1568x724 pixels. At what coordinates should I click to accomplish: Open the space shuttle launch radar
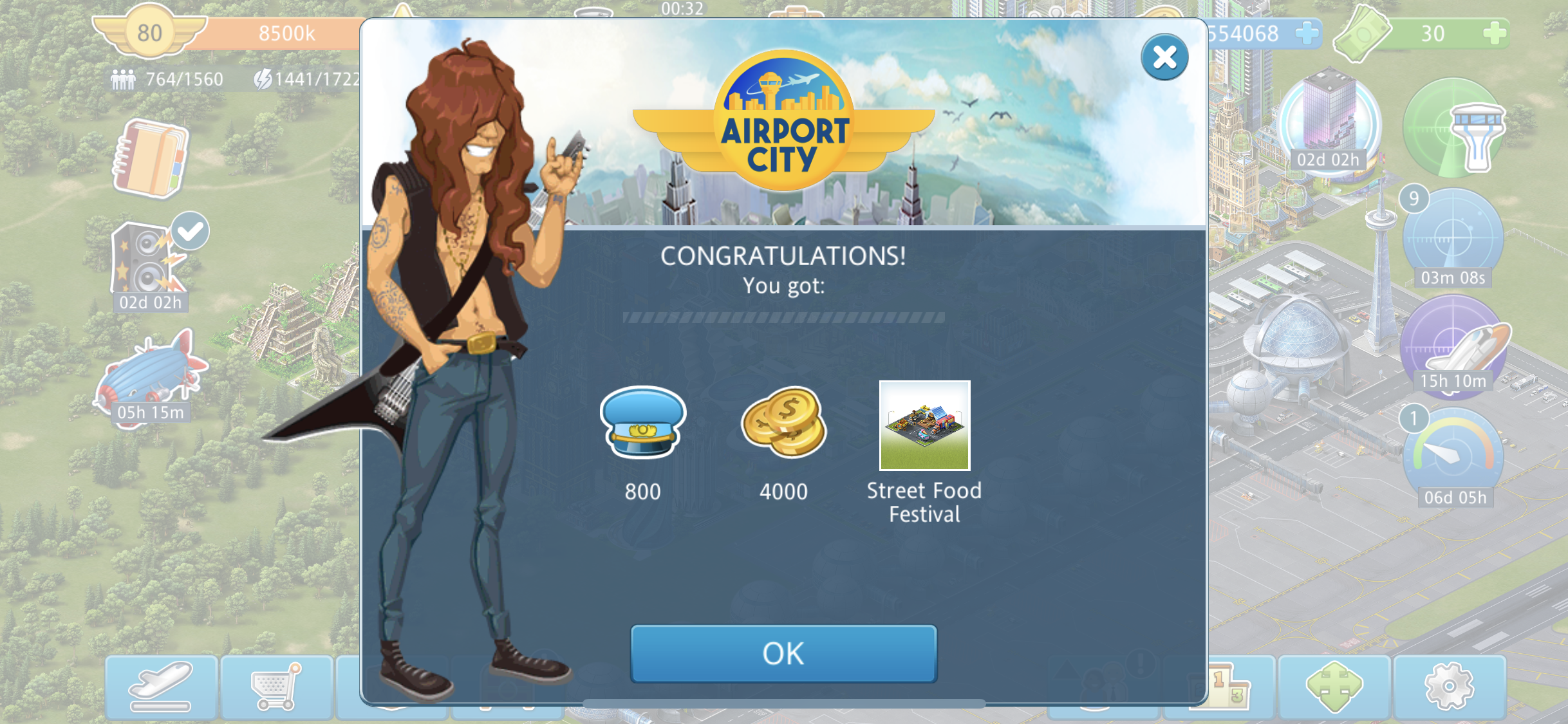coord(1453,348)
